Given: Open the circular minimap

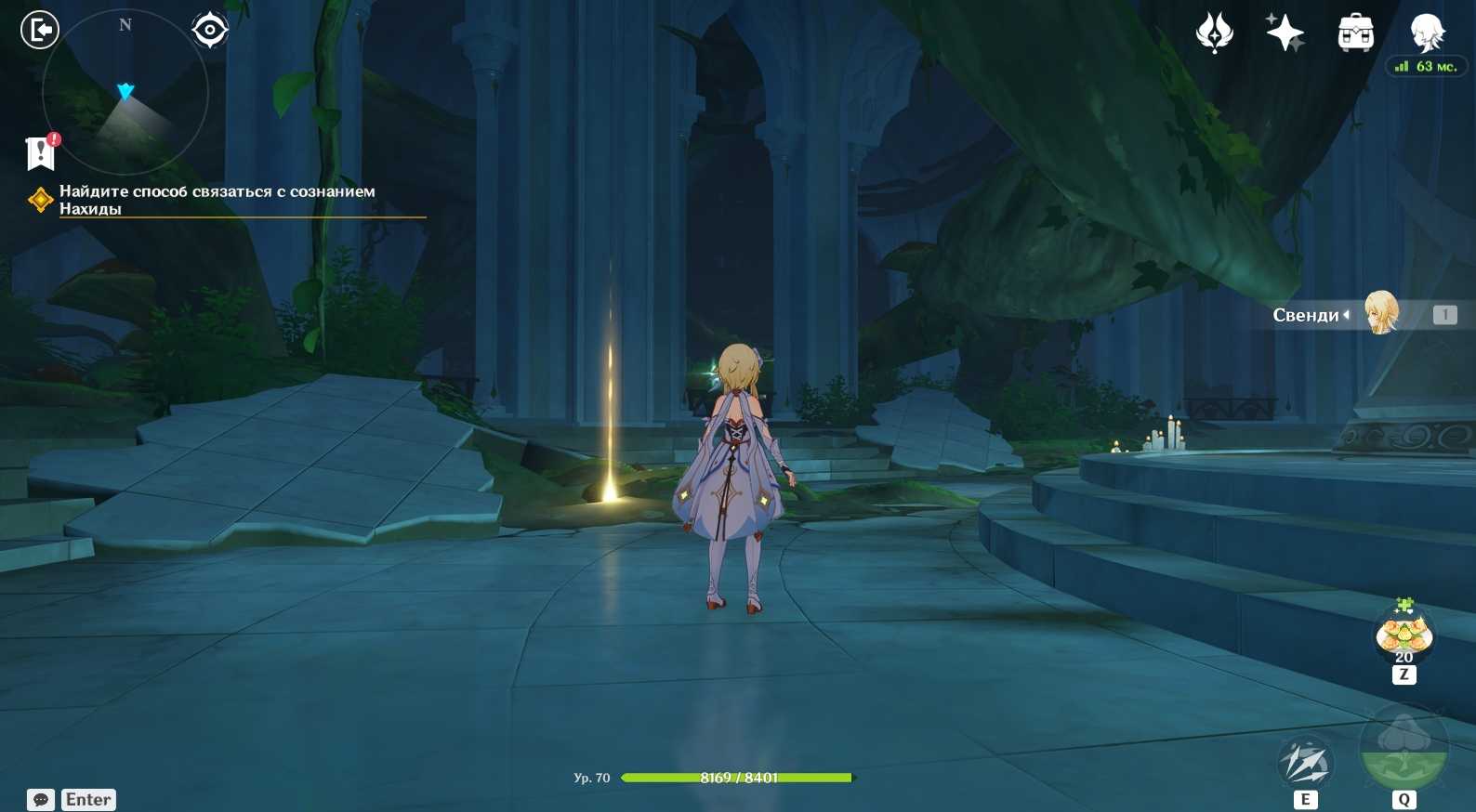Looking at the screenshot, I should (125, 93).
